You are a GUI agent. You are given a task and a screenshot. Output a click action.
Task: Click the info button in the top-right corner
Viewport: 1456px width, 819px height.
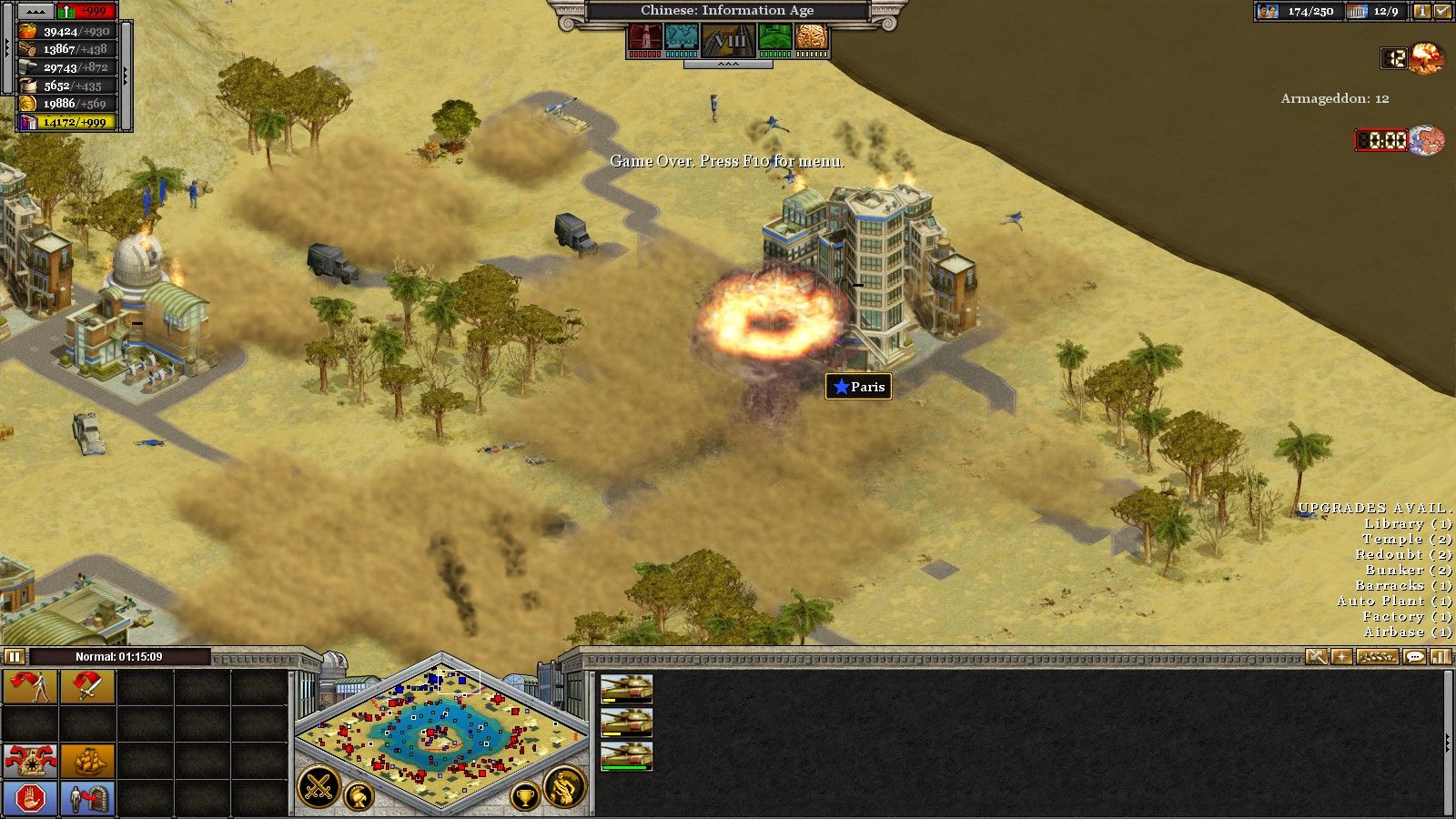pos(1421,12)
